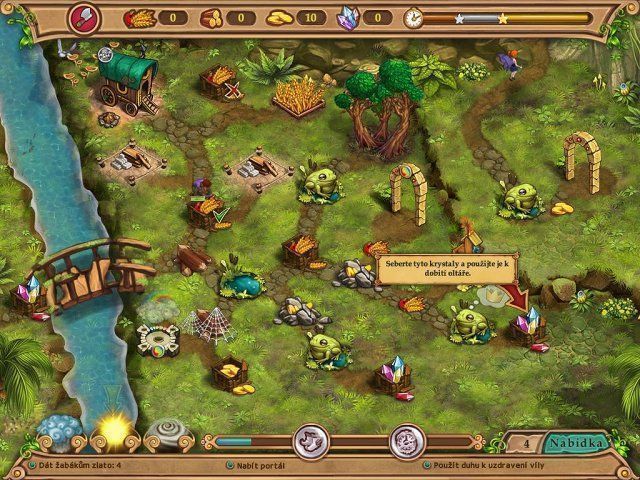Activate the winged boot bonus medallion

click(x=310, y=441)
